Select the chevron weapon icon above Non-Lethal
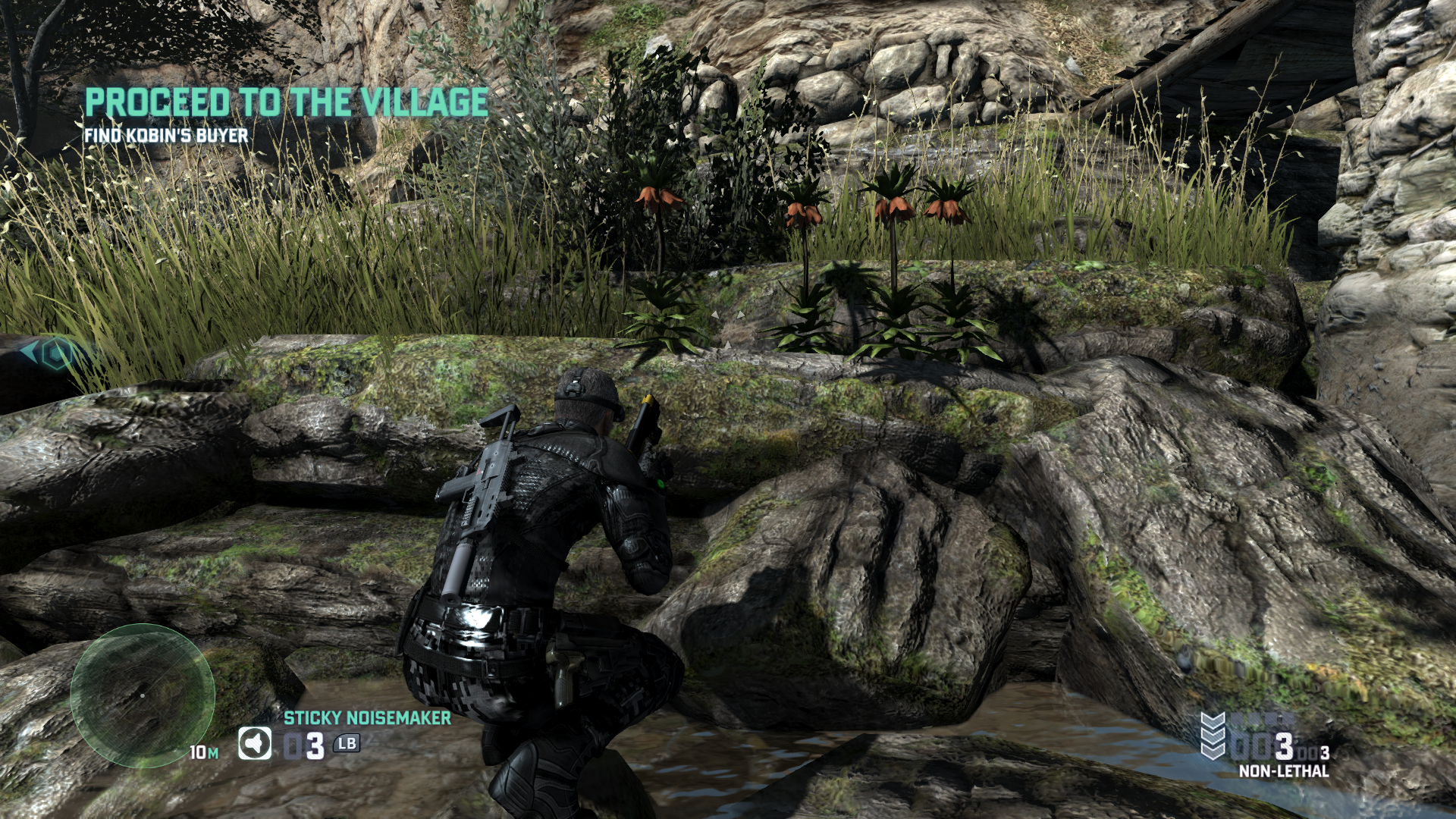The height and width of the screenshot is (819, 1456). (x=1214, y=736)
